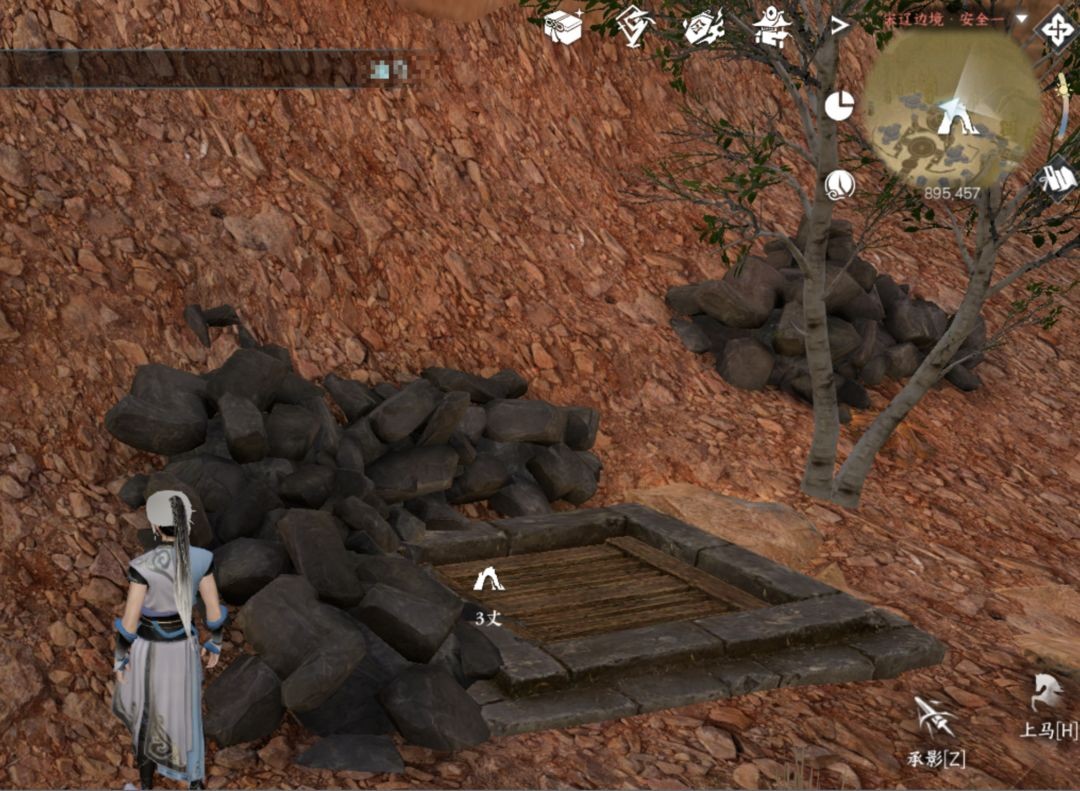Select the cave waypoint marker showing 3丈
This screenshot has height=791, width=1080.
(488, 579)
